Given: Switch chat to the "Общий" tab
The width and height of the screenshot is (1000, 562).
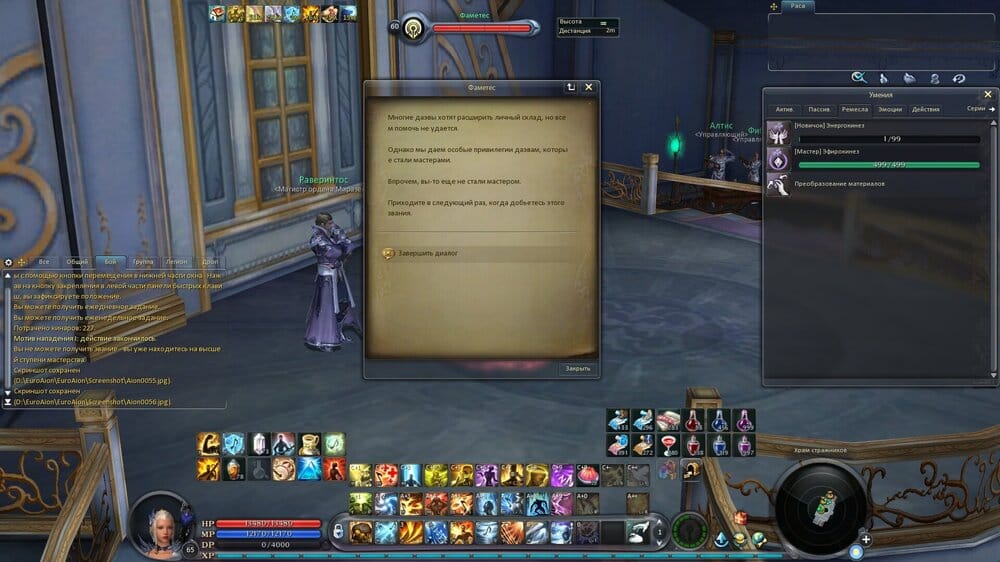Looking at the screenshot, I should coord(77,261).
